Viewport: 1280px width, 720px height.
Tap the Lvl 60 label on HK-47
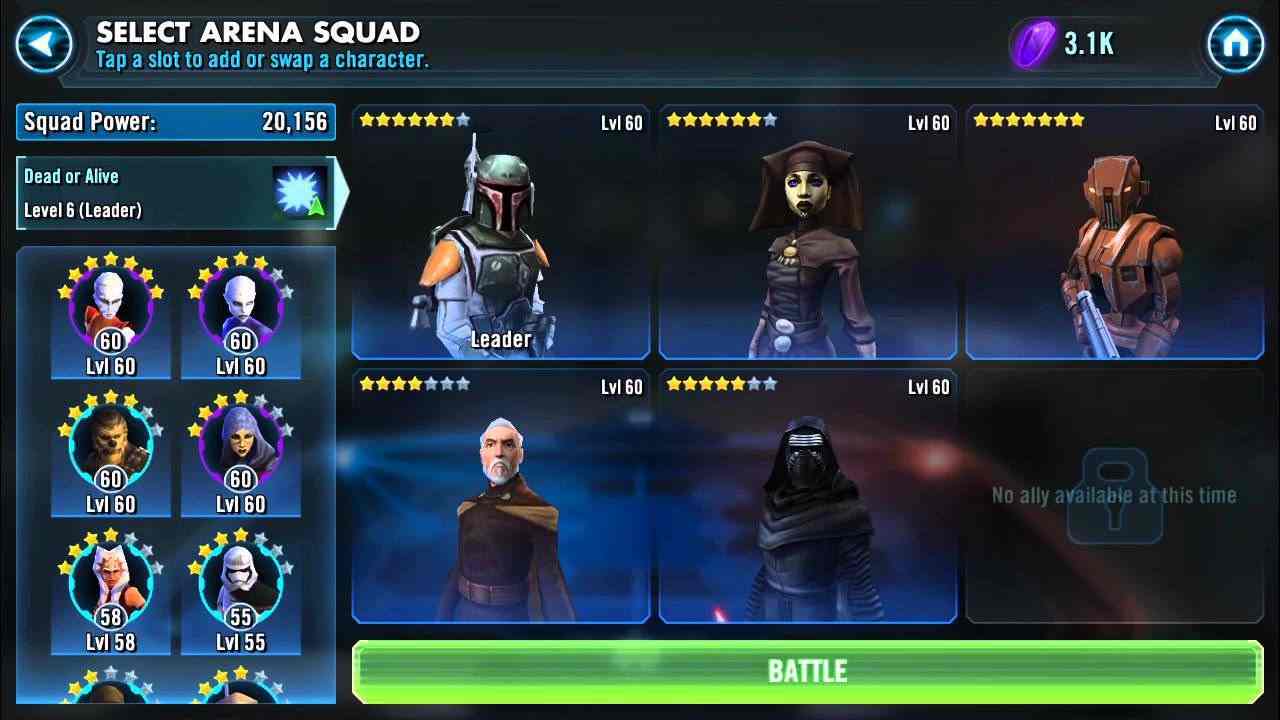[1234, 123]
